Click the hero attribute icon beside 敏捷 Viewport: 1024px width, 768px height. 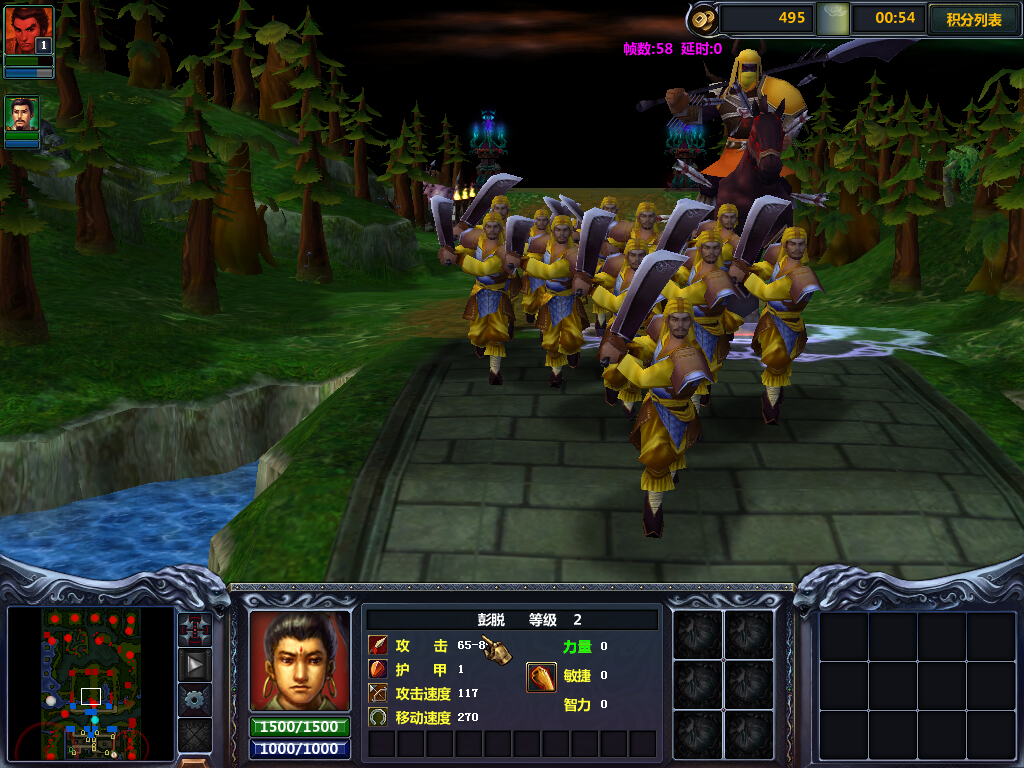[541, 677]
